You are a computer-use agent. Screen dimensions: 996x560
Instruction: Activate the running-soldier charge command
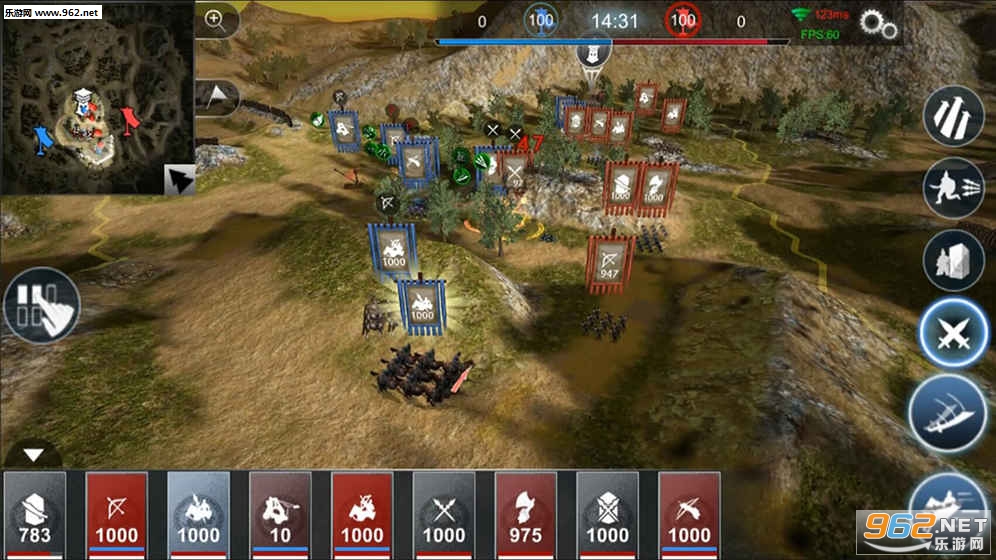point(953,188)
